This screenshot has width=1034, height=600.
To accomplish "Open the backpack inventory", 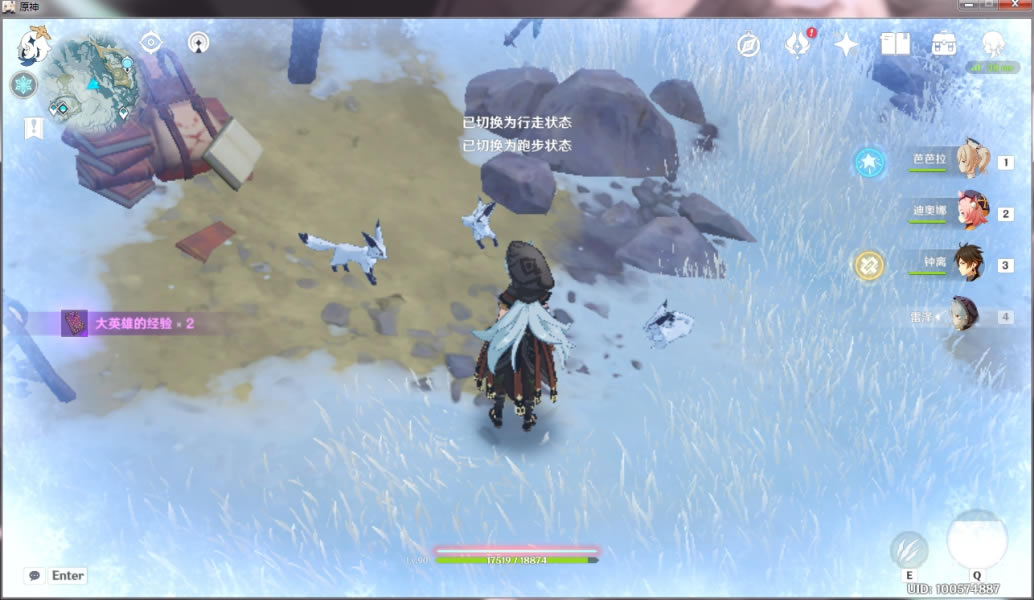I will tap(943, 44).
